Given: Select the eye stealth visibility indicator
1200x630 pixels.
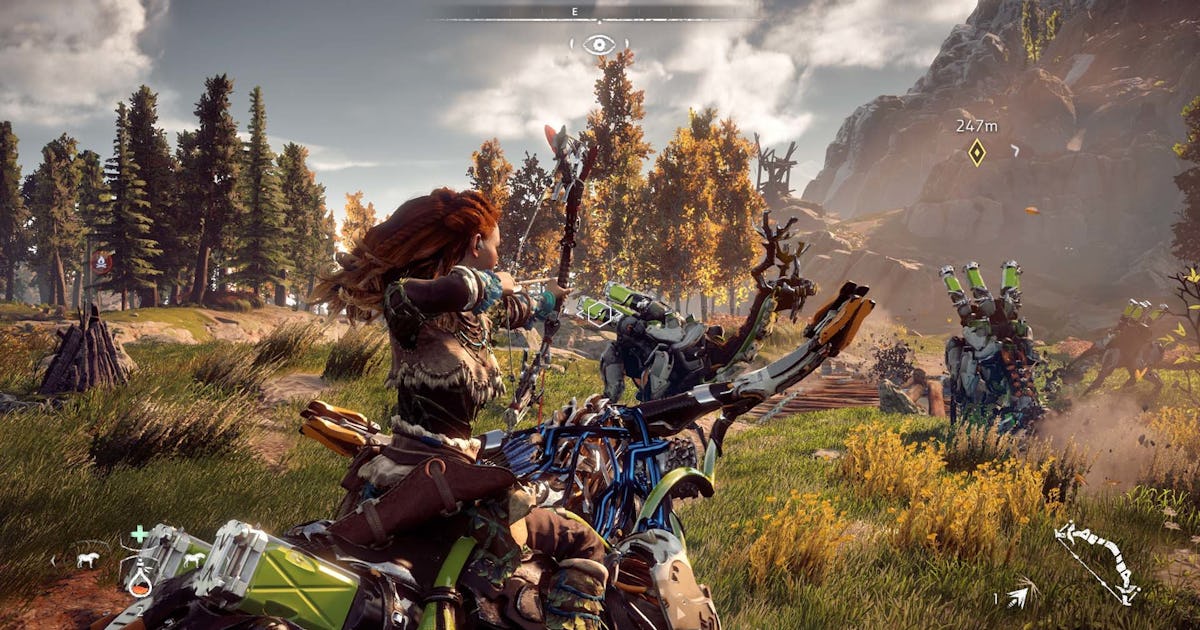Looking at the screenshot, I should click(599, 44).
